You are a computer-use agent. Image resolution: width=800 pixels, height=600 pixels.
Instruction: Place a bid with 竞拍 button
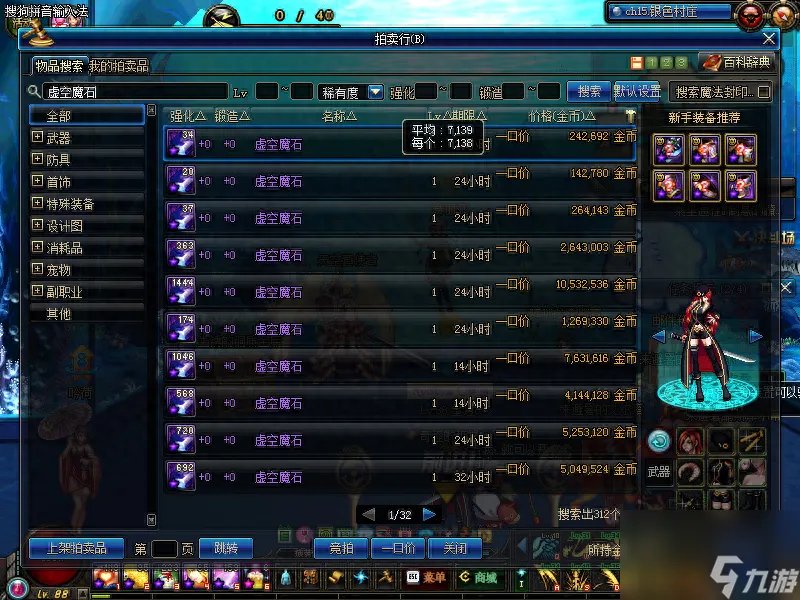click(x=335, y=548)
